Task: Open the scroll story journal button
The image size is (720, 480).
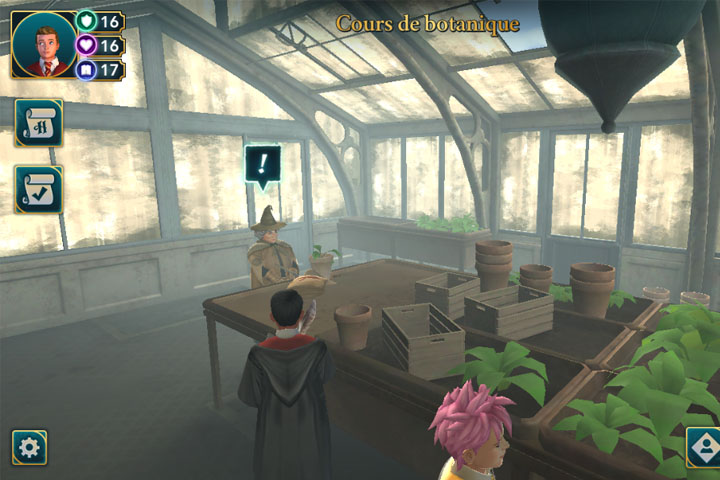Action: coord(38,122)
